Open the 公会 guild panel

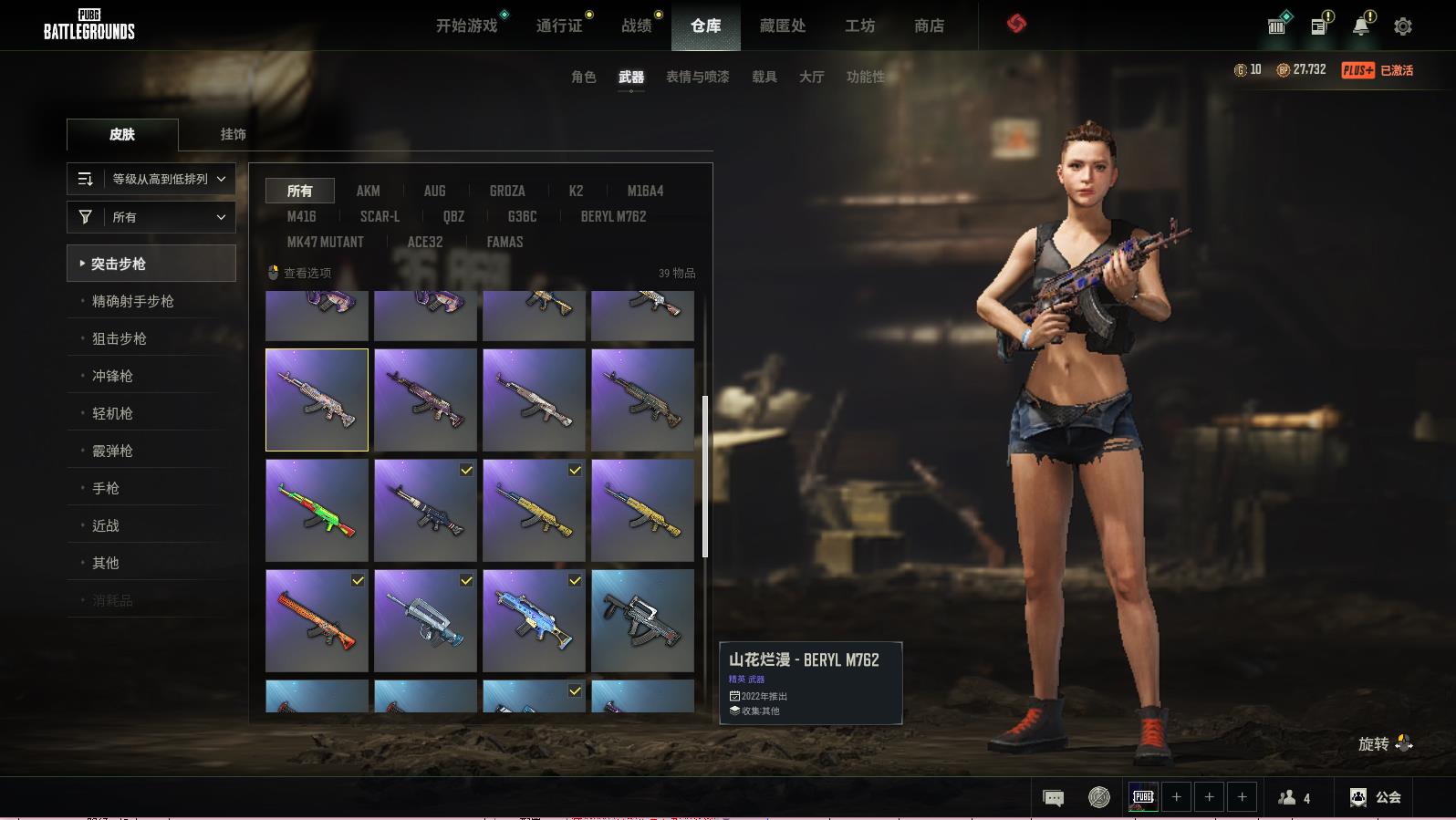1376,797
